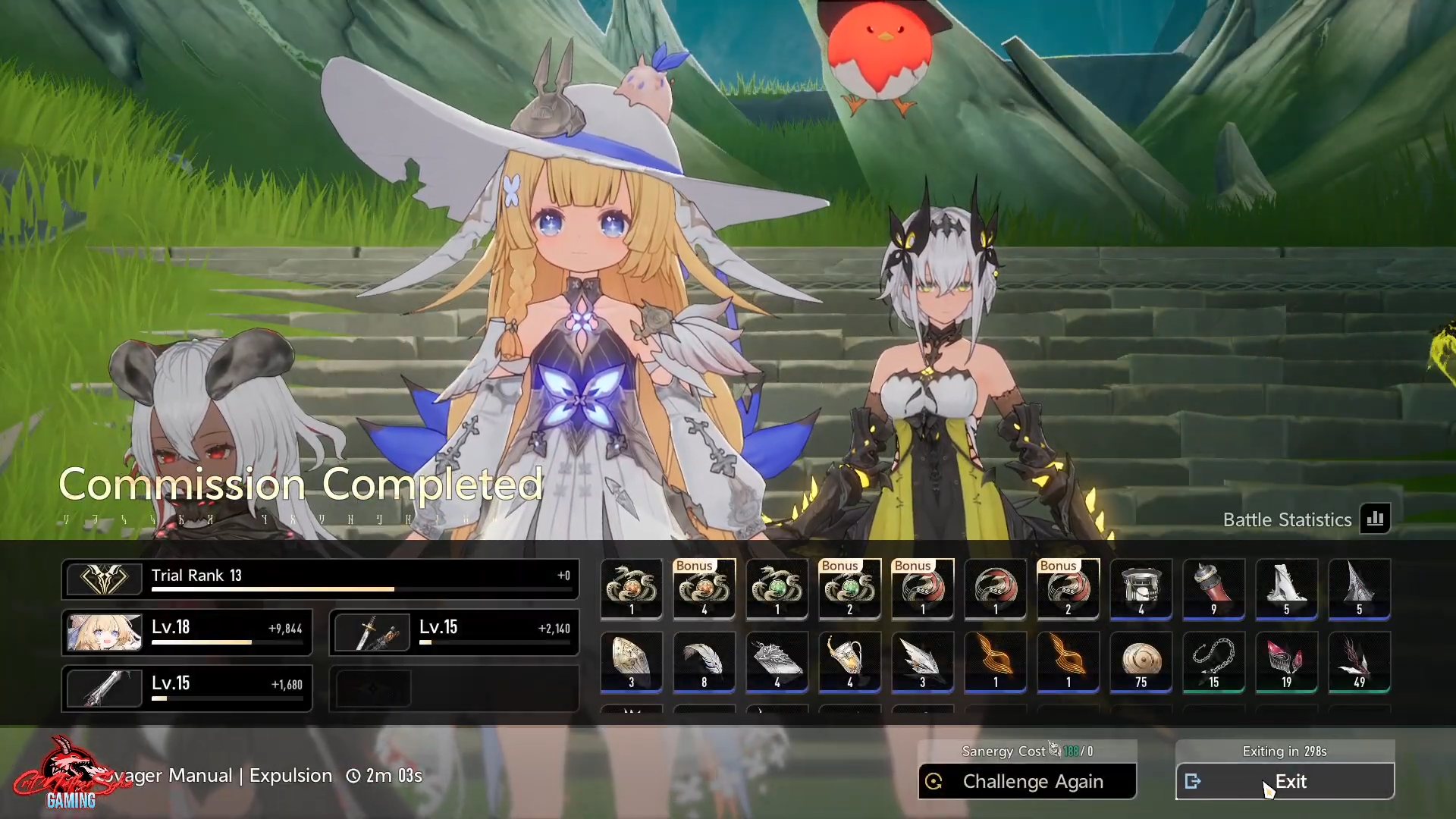This screenshot has height=819, width=1456.
Task: Open Battle Statistics
Action: click(x=1376, y=519)
